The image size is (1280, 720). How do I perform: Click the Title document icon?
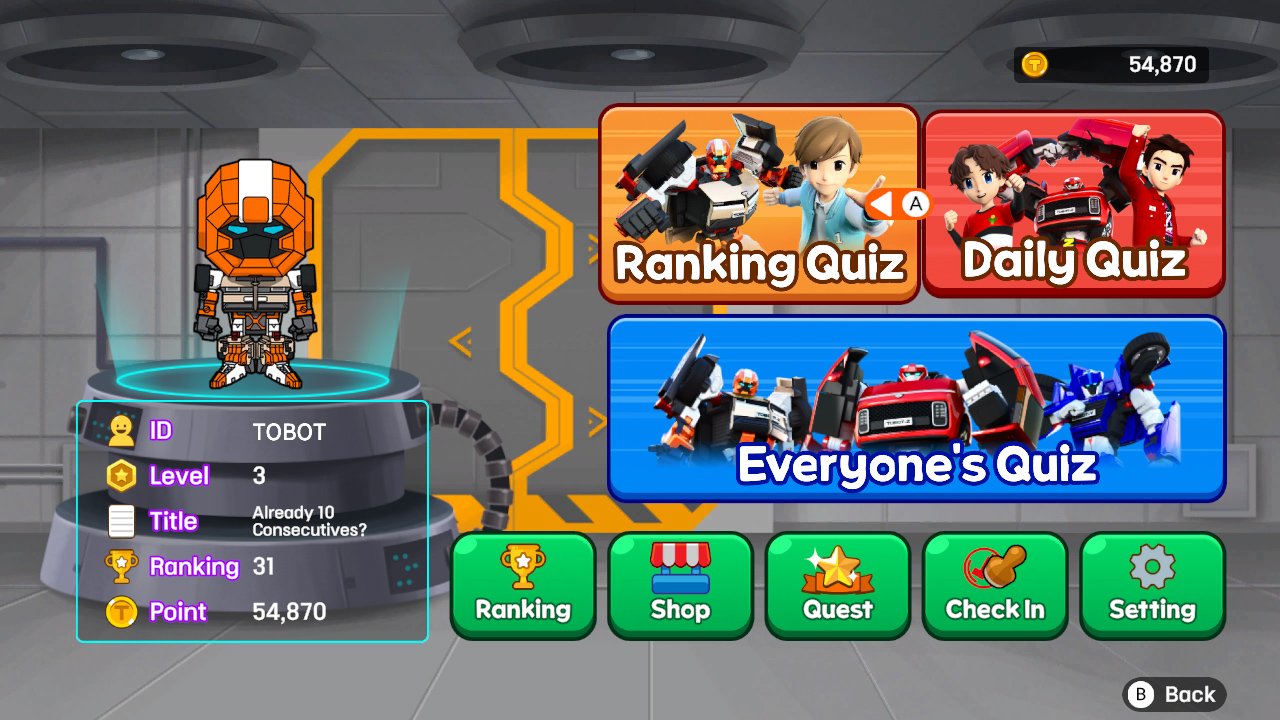(120, 521)
